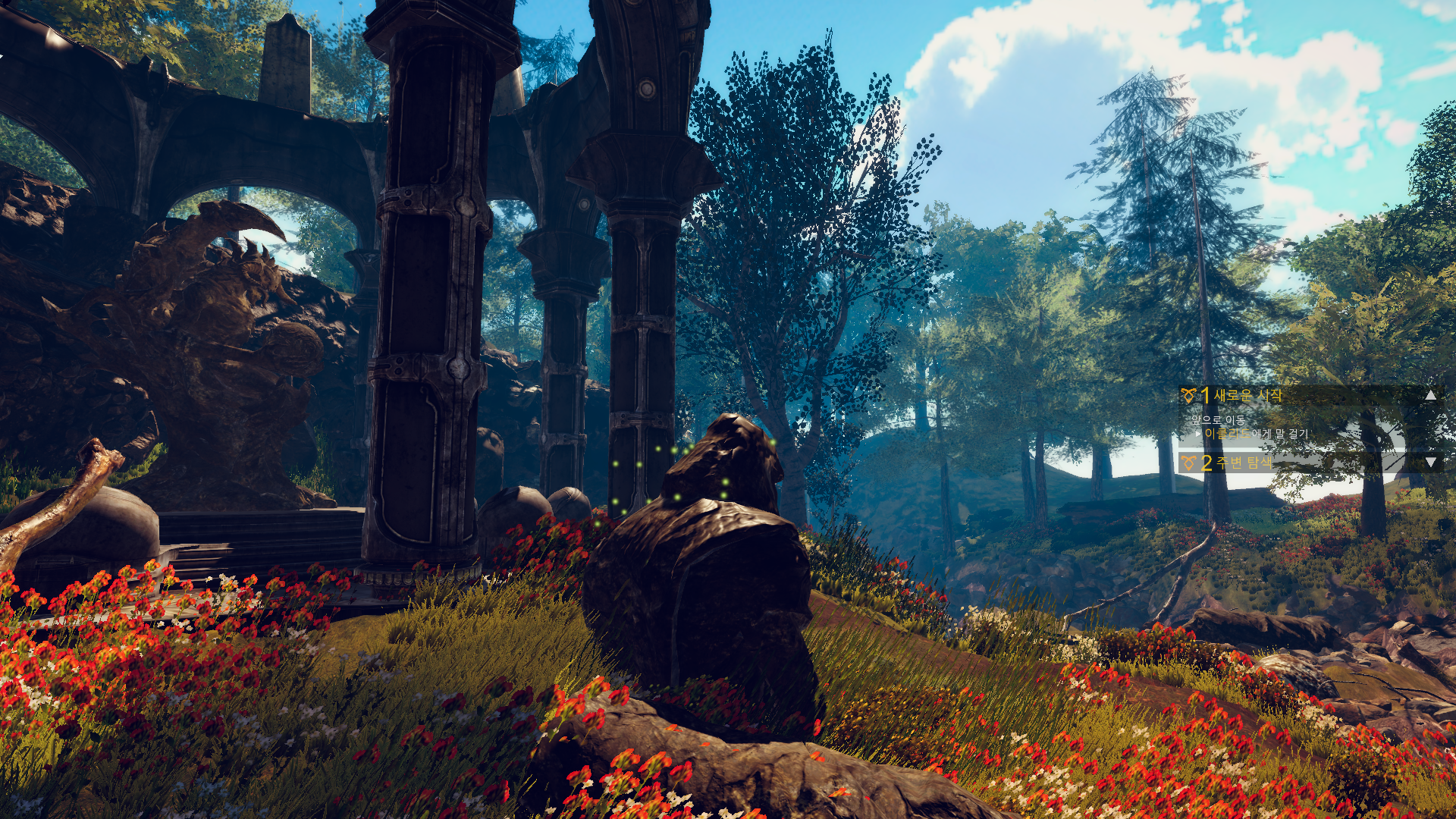Viewport: 1456px width, 819px height.
Task: Collapse quest 1 with the up arrow
Action: click(x=1430, y=395)
